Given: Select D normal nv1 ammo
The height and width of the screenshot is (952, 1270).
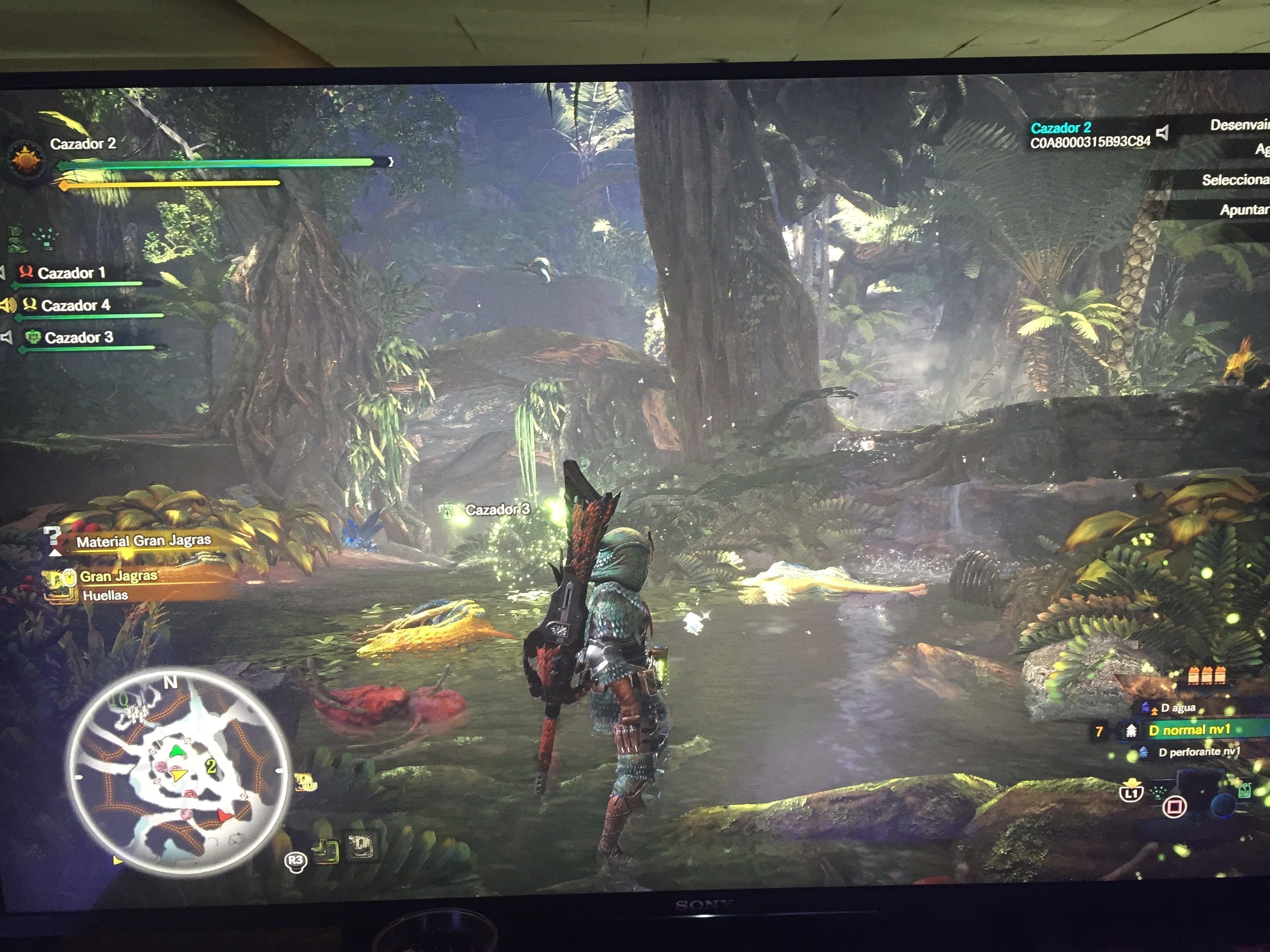Looking at the screenshot, I should pyautogui.click(x=1189, y=730).
